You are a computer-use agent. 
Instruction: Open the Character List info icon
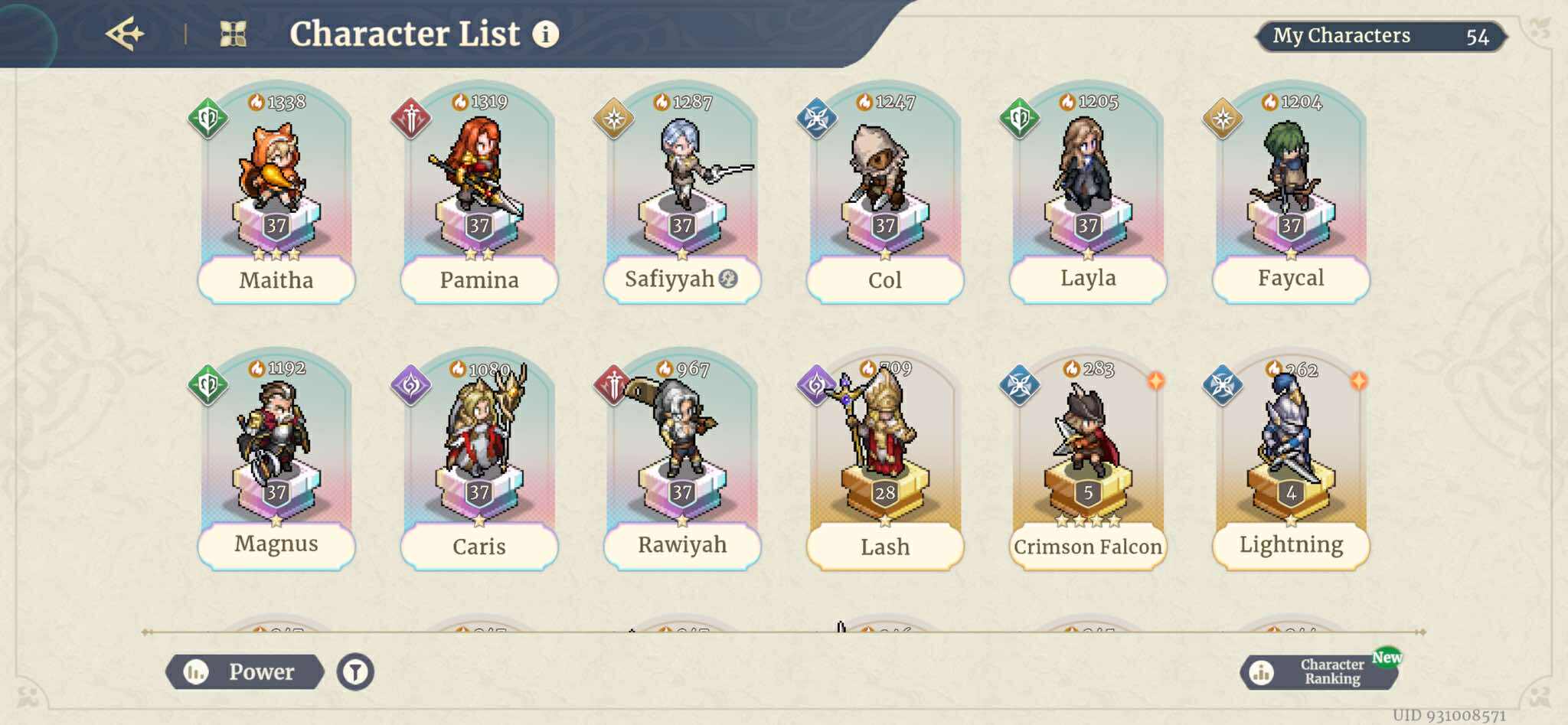coord(546,34)
